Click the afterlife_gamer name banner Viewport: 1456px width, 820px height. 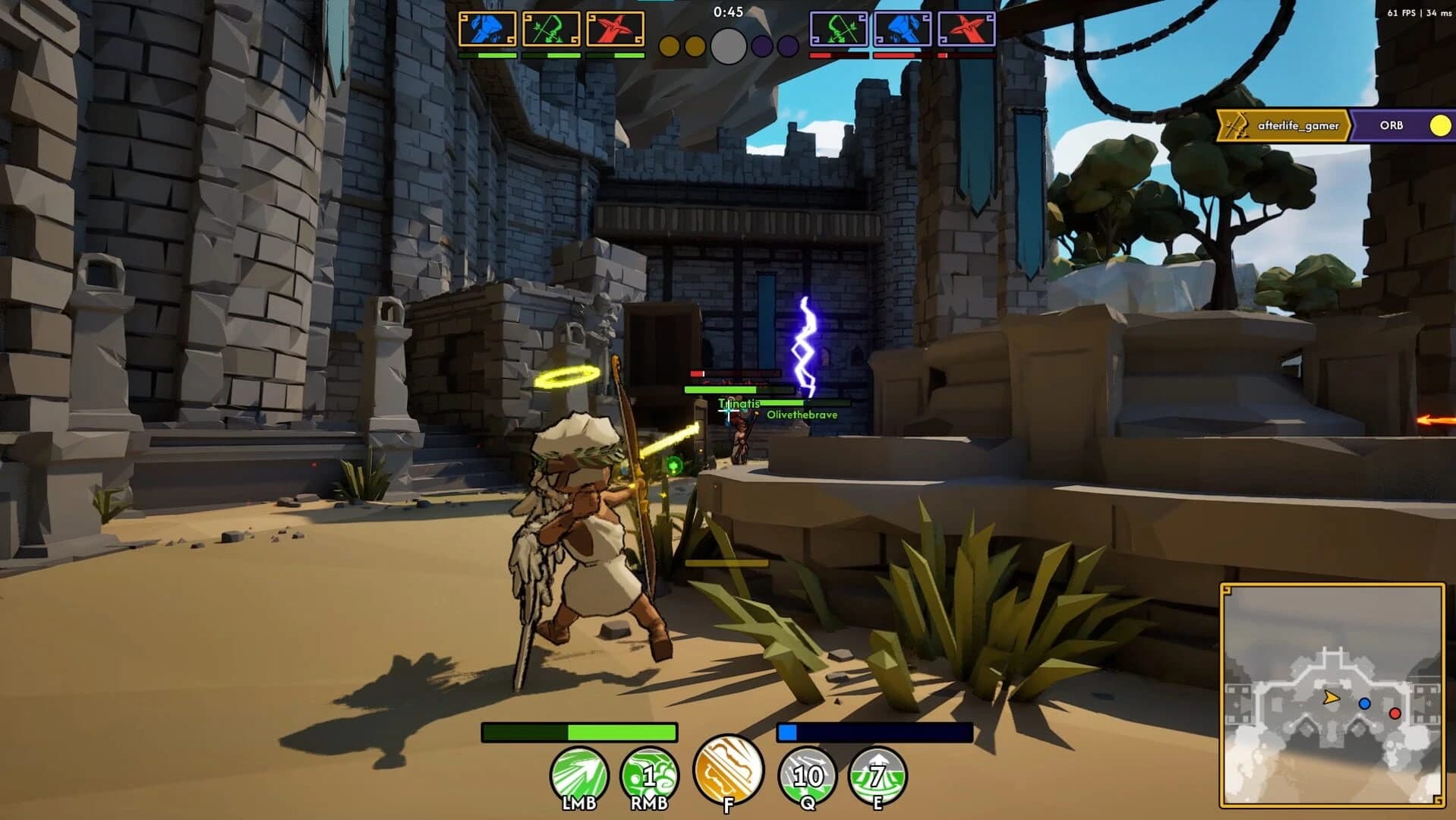coord(1300,124)
